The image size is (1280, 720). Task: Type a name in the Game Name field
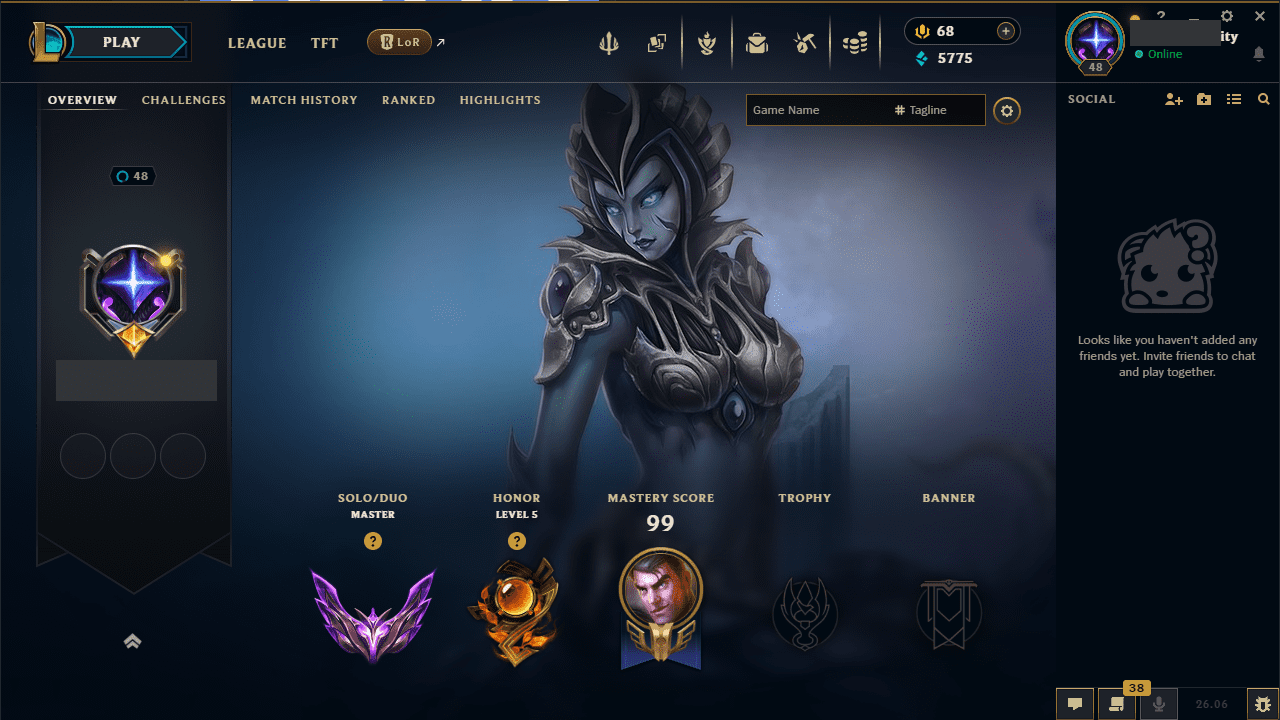[810, 110]
